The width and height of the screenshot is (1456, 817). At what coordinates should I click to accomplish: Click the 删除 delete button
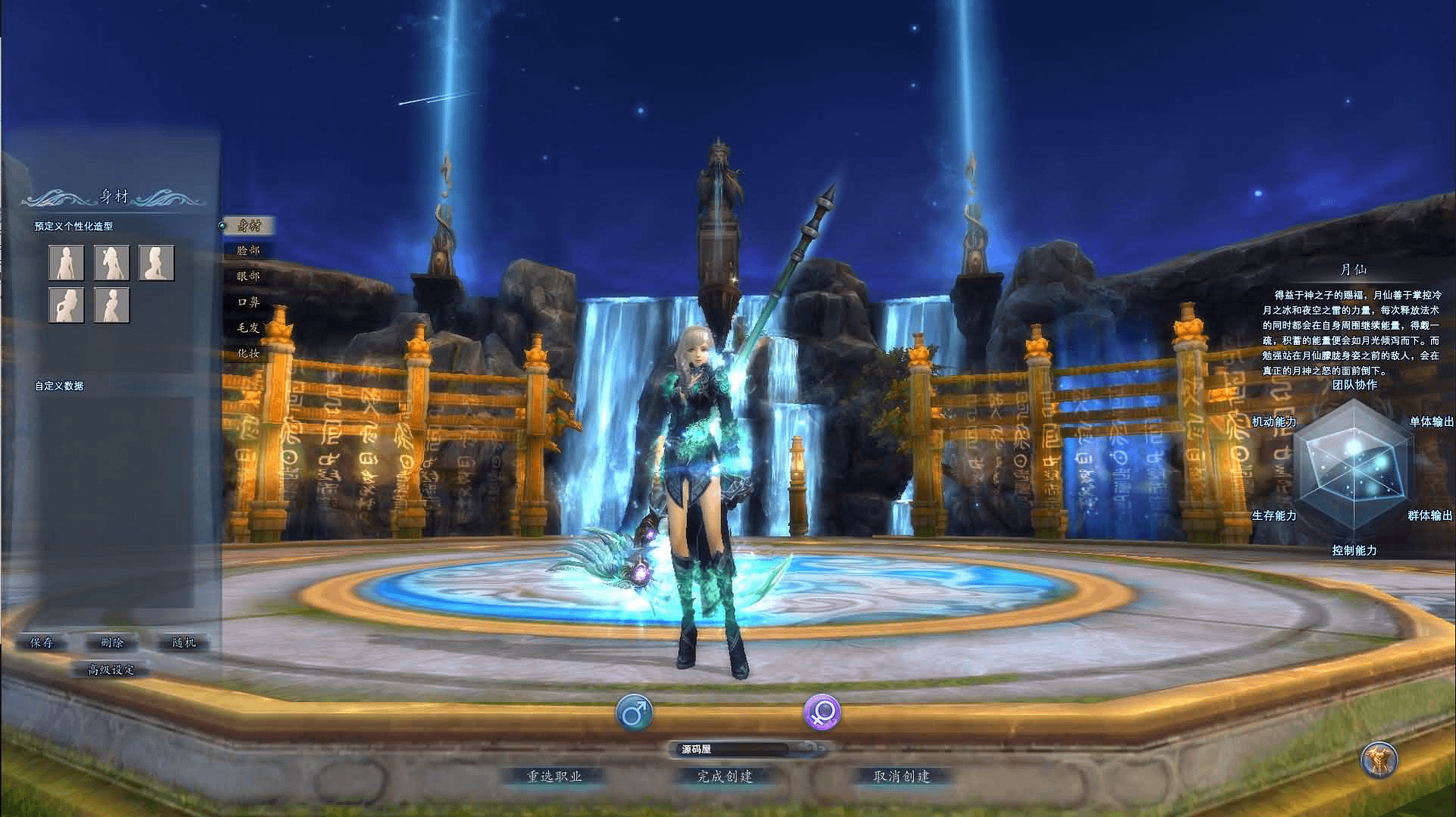pos(112,643)
